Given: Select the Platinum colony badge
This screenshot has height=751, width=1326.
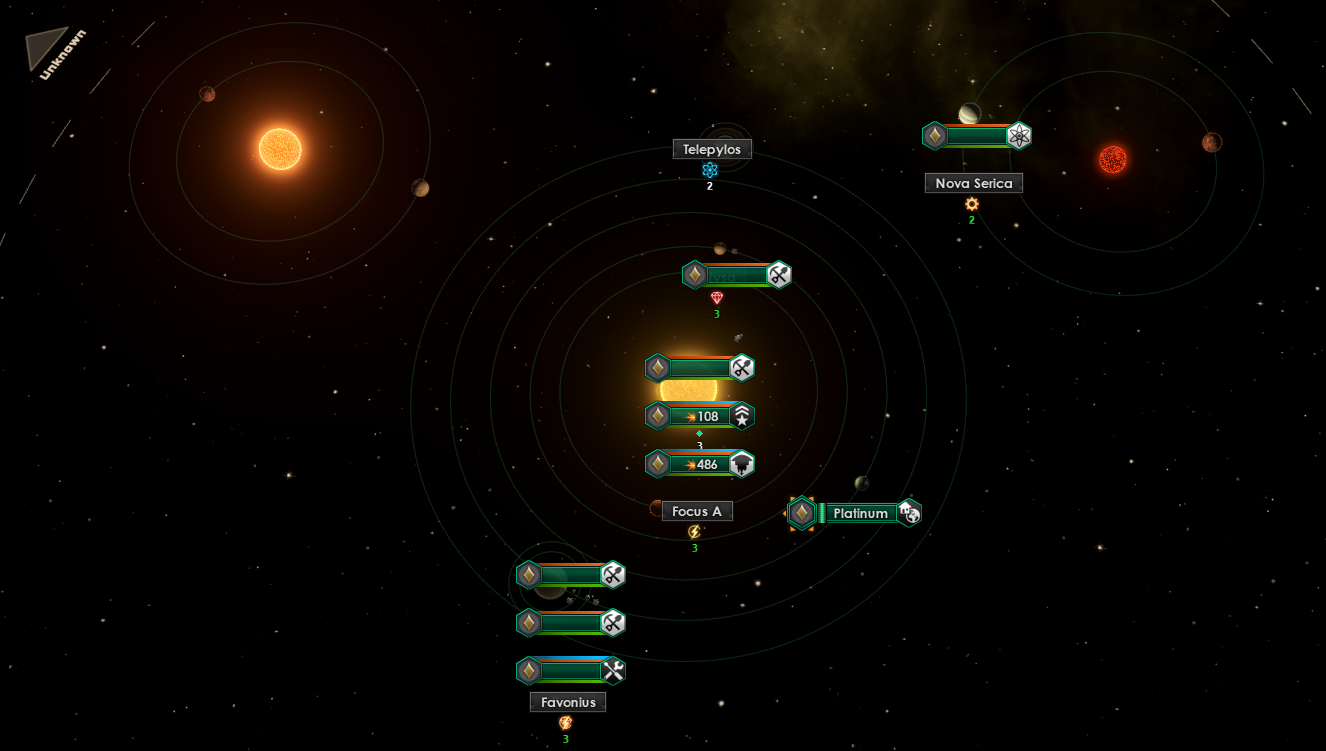Looking at the screenshot, I should (855, 513).
